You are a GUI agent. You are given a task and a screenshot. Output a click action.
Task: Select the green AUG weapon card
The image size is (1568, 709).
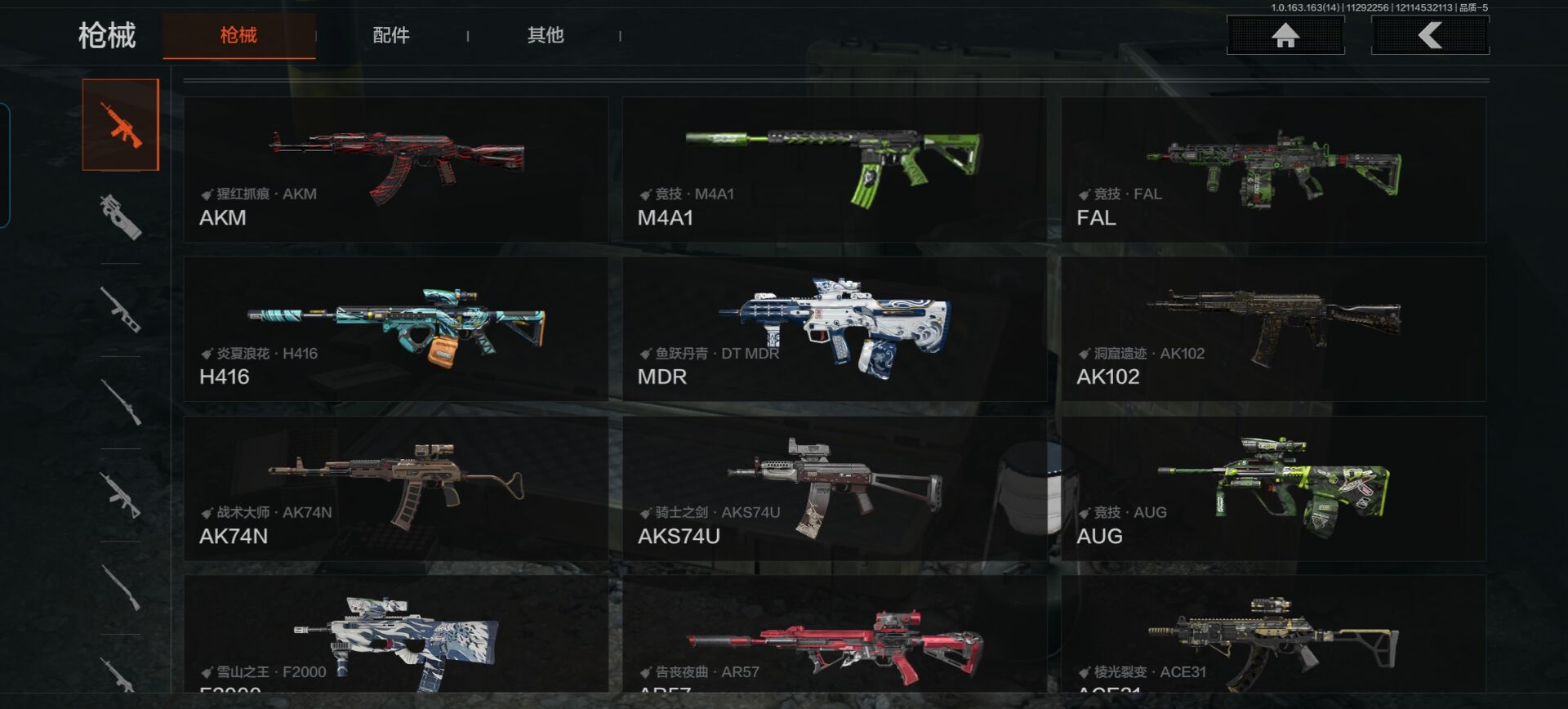point(1273,488)
